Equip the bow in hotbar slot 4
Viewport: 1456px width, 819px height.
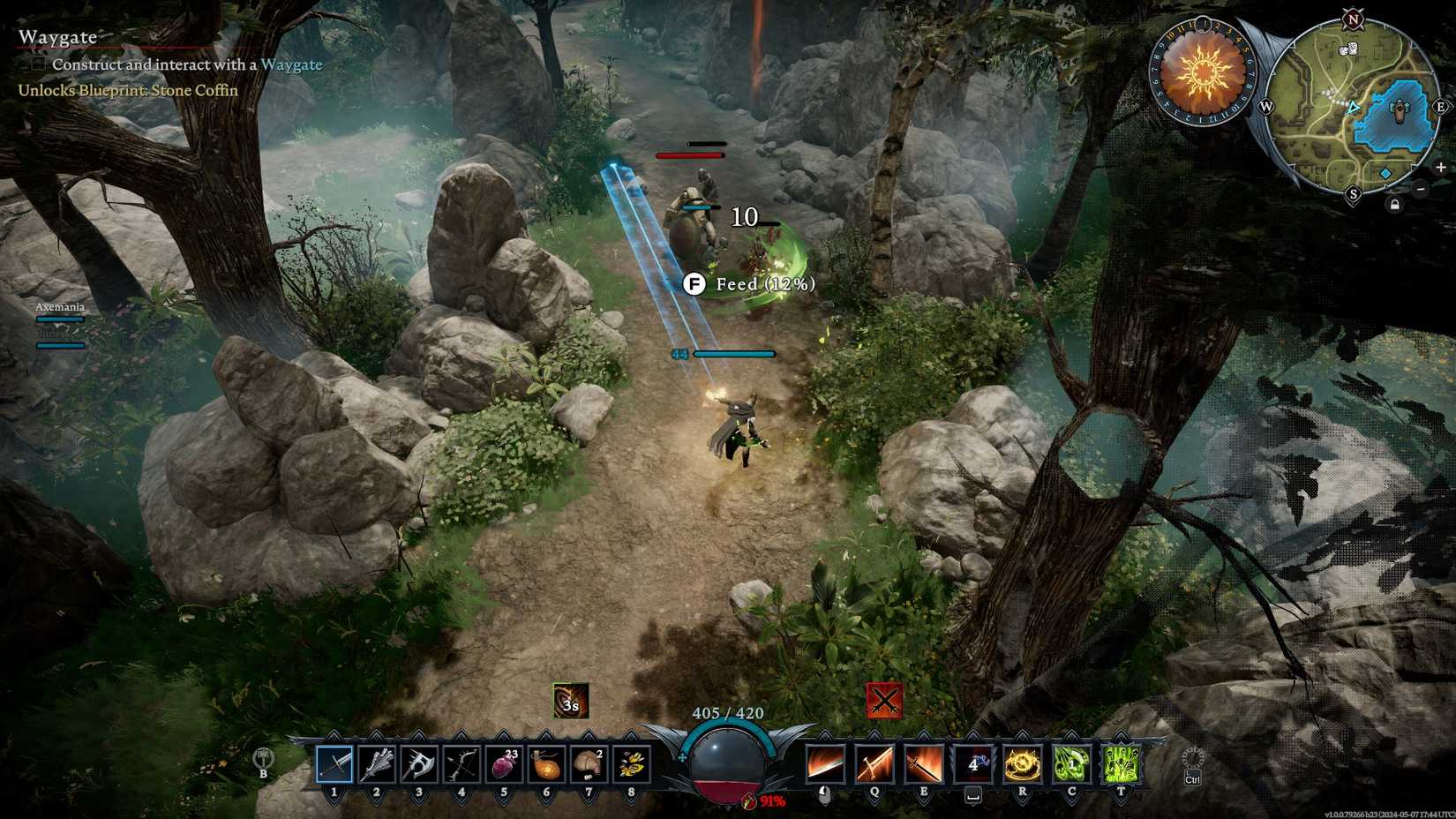click(x=461, y=764)
